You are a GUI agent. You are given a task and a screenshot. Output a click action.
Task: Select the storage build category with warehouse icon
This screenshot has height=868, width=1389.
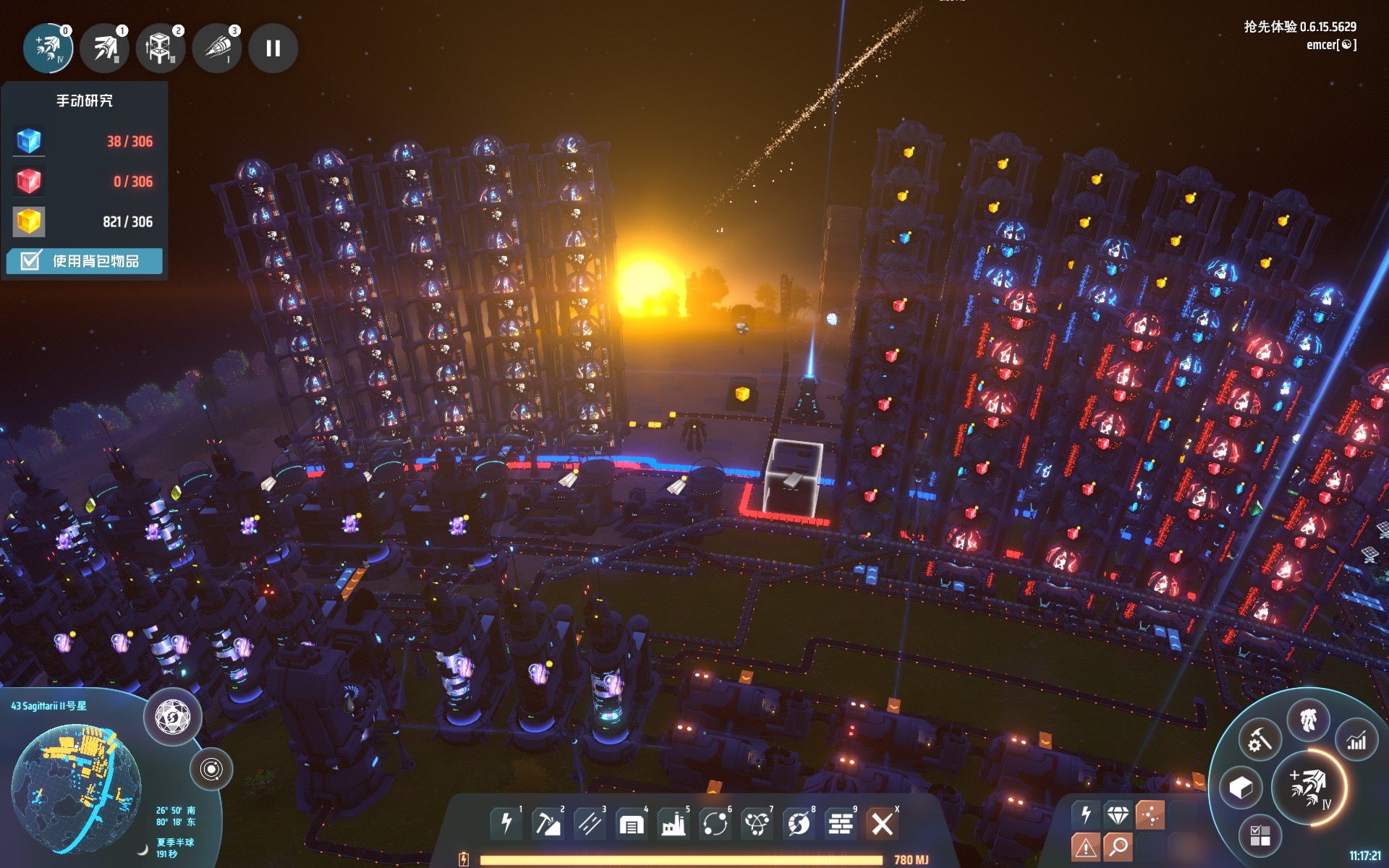pyautogui.click(x=631, y=823)
